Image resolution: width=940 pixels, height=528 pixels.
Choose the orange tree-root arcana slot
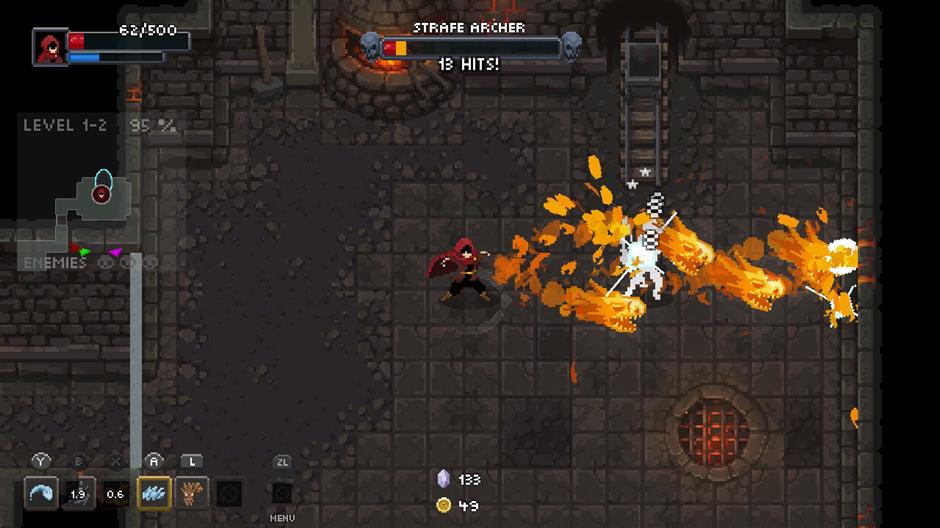click(192, 493)
